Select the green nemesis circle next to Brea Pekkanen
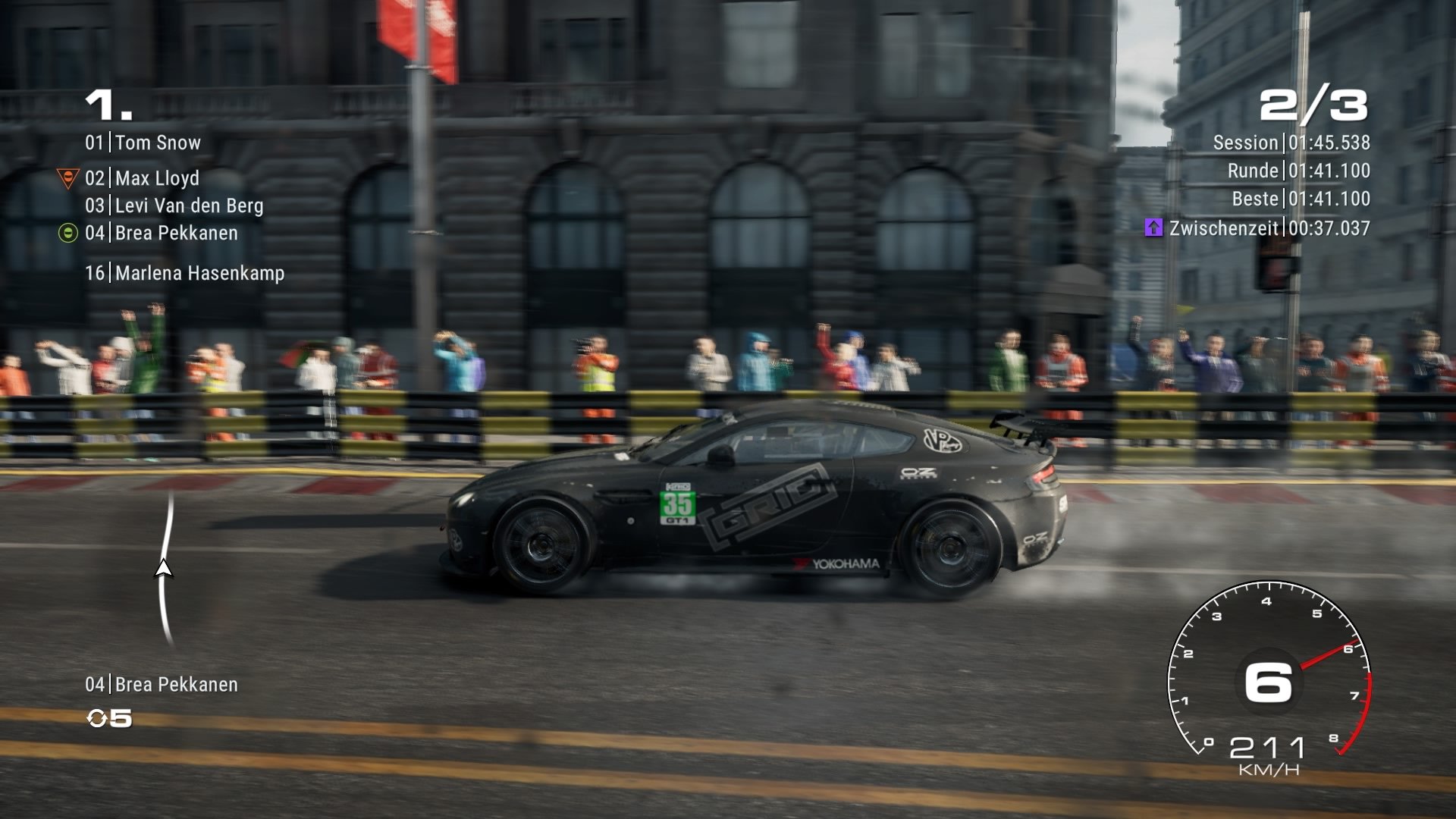This screenshot has width=1456, height=819. (69, 234)
